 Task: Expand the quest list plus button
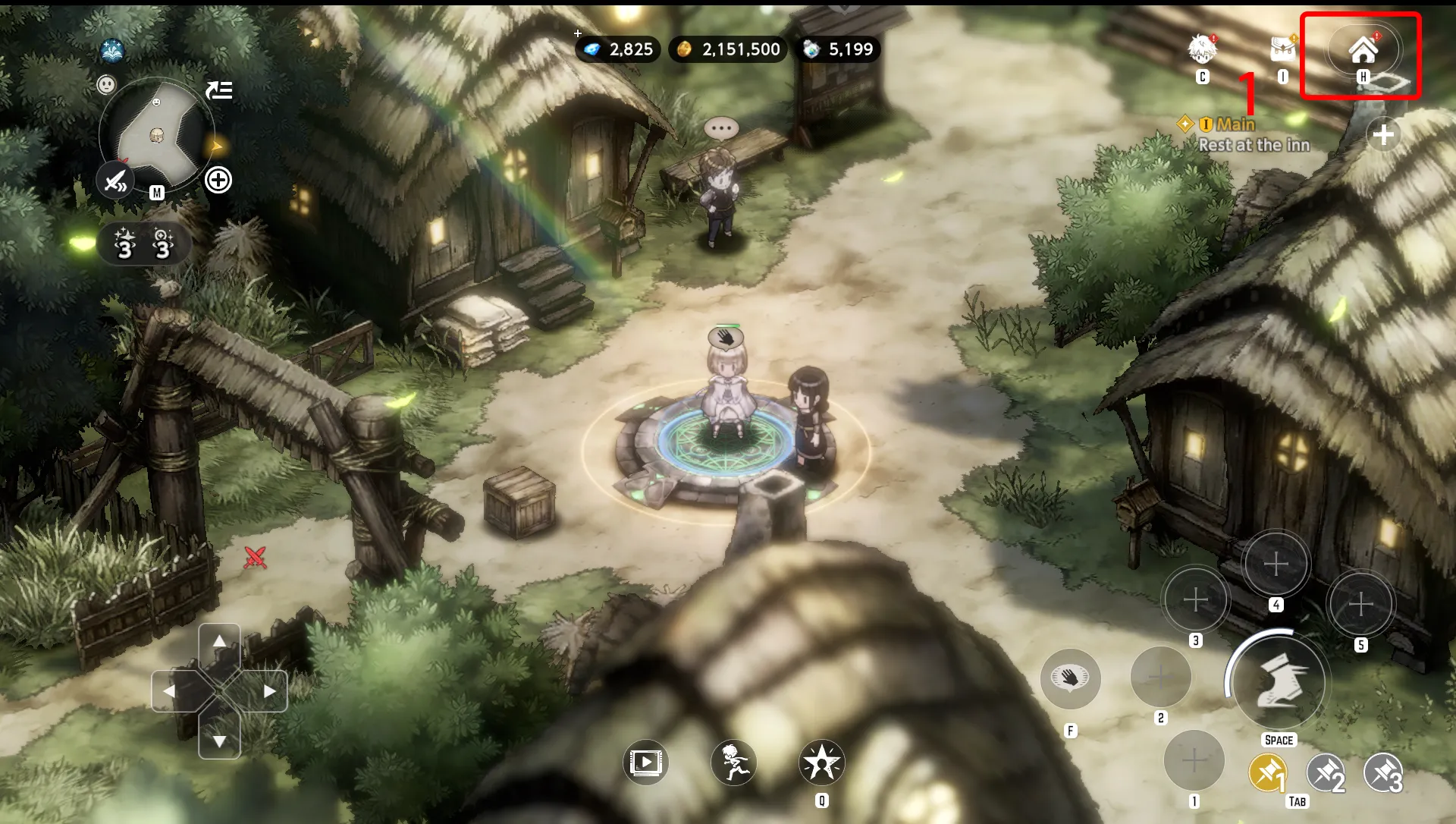[x=1383, y=135]
